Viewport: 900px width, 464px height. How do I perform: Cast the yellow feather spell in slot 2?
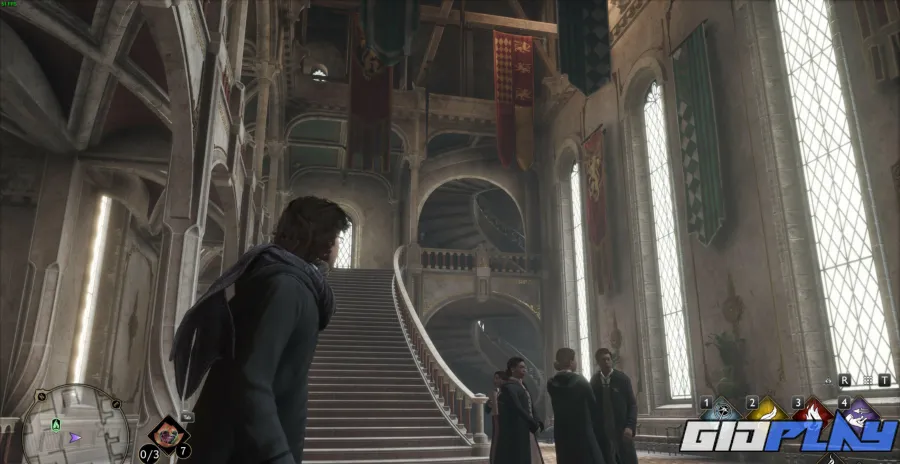(x=766, y=411)
